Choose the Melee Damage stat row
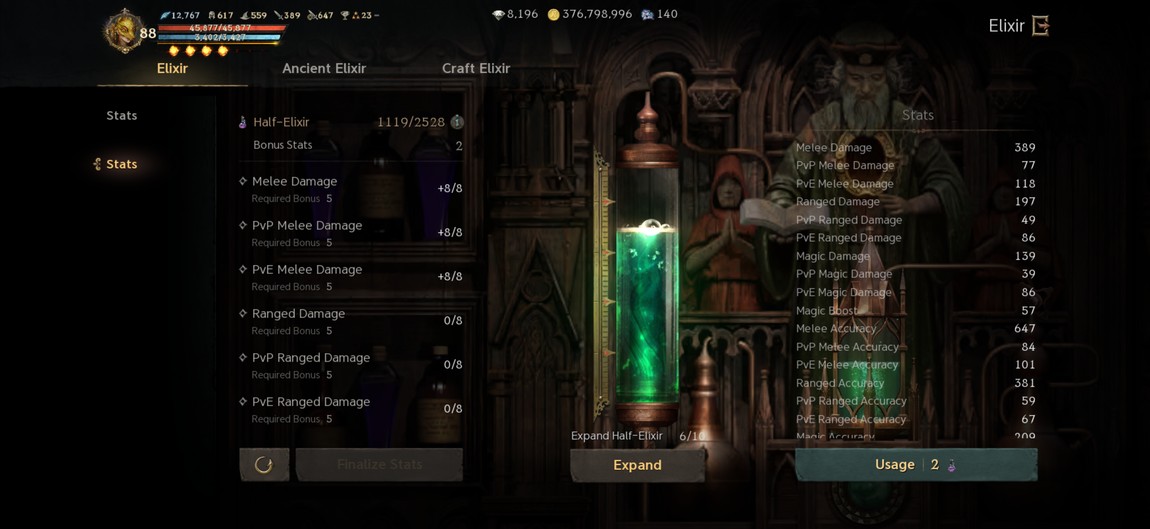The width and height of the screenshot is (1150, 529). pos(350,188)
